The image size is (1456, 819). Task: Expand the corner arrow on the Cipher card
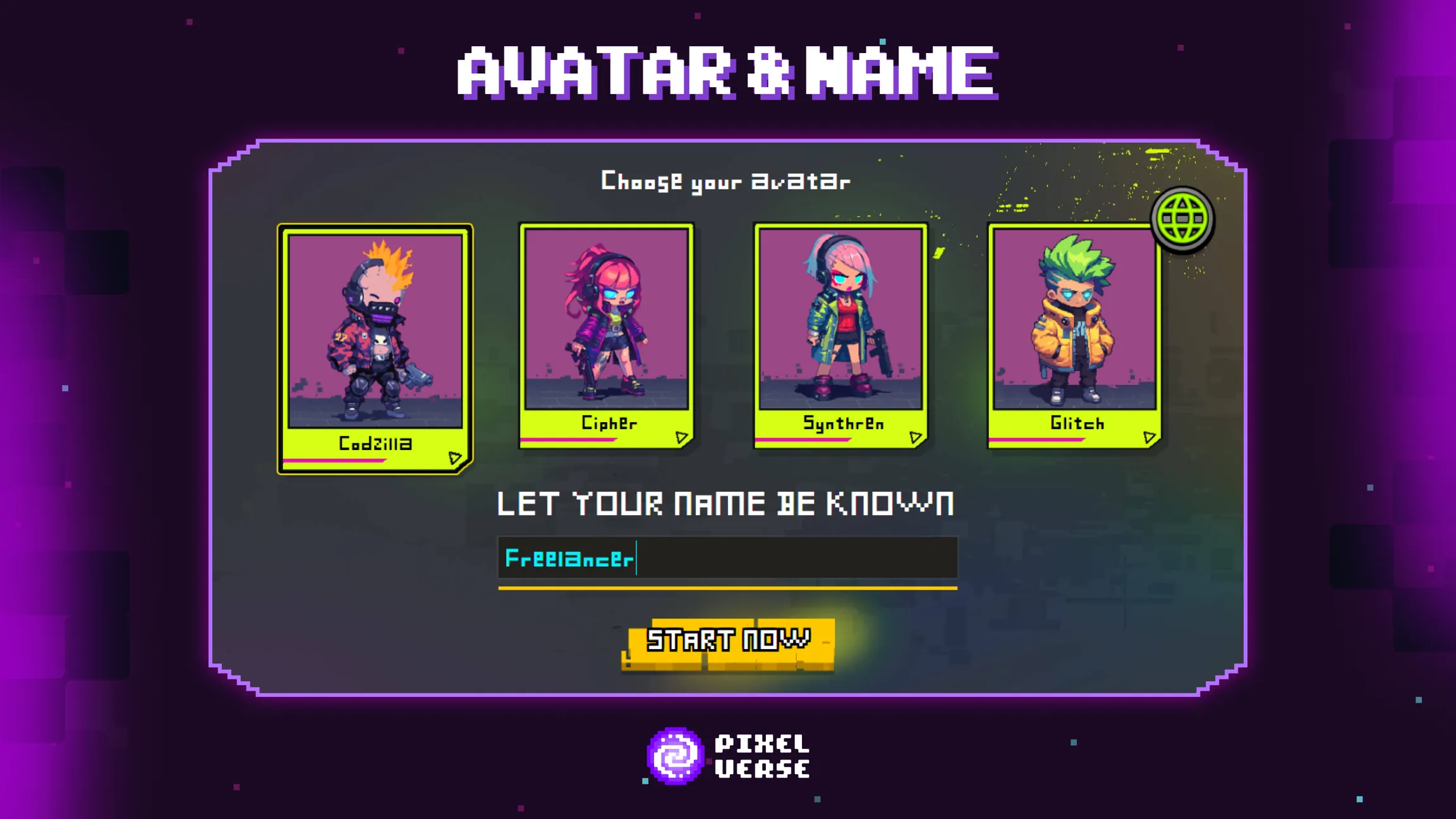(681, 435)
